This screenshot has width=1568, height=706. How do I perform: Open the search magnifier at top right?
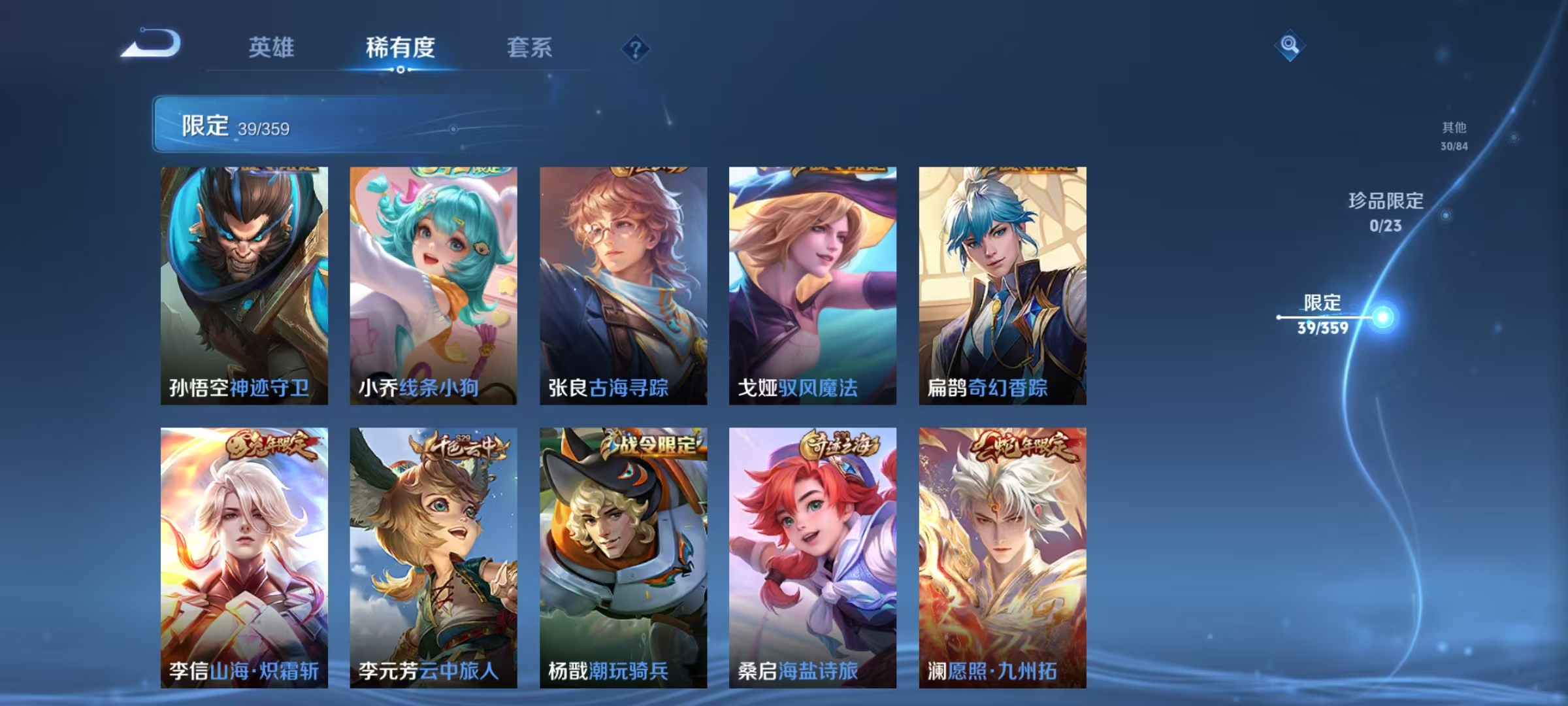click(1289, 45)
